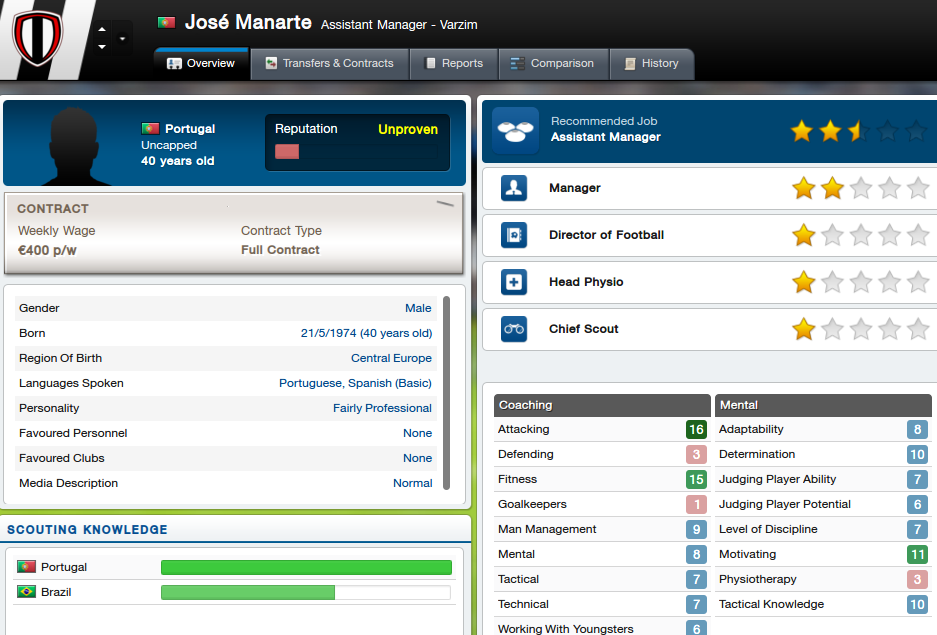The height and width of the screenshot is (635, 937).
Task: View the History tab
Action: click(x=650, y=63)
